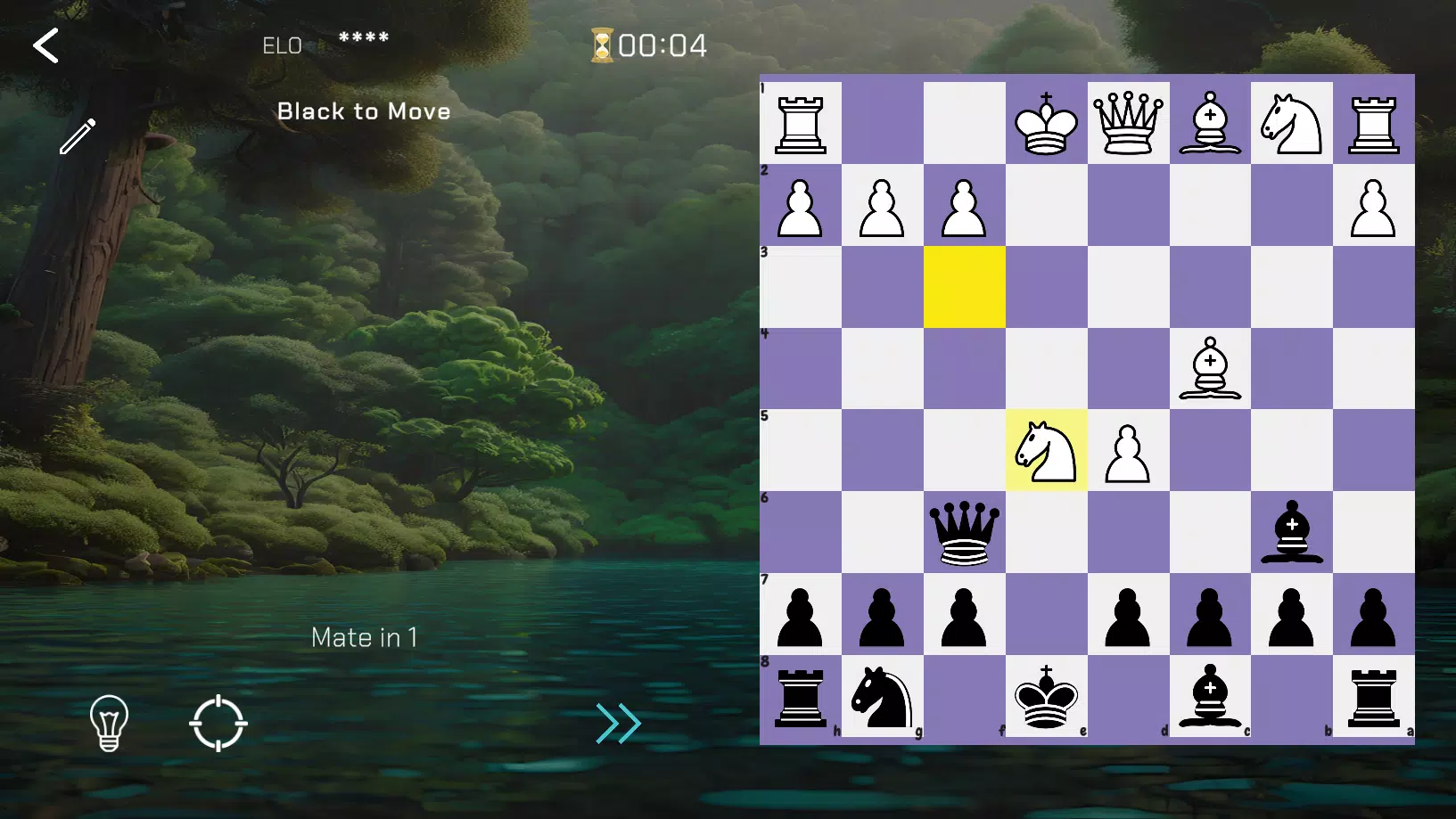Viewport: 1456px width, 819px height.
Task: Click the edit pencil icon
Action: click(79, 135)
